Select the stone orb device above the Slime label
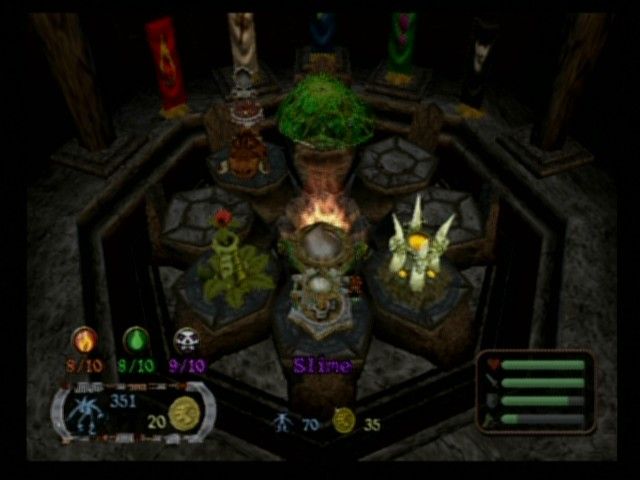This screenshot has height=480, width=640. (319, 296)
